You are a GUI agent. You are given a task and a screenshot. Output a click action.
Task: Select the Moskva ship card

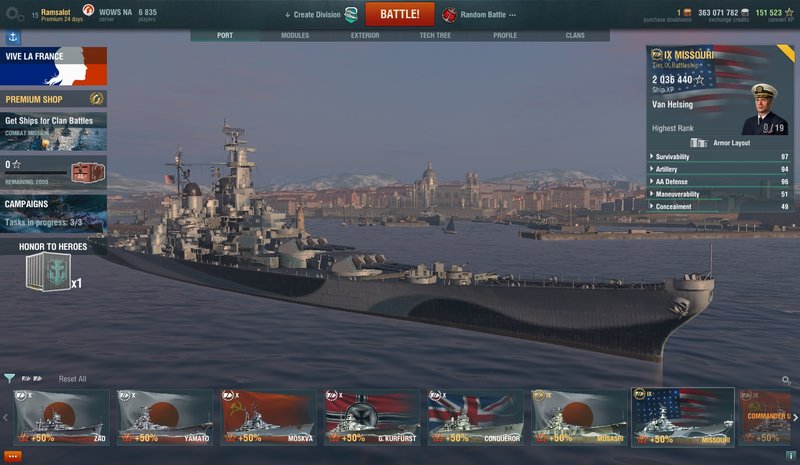268,417
